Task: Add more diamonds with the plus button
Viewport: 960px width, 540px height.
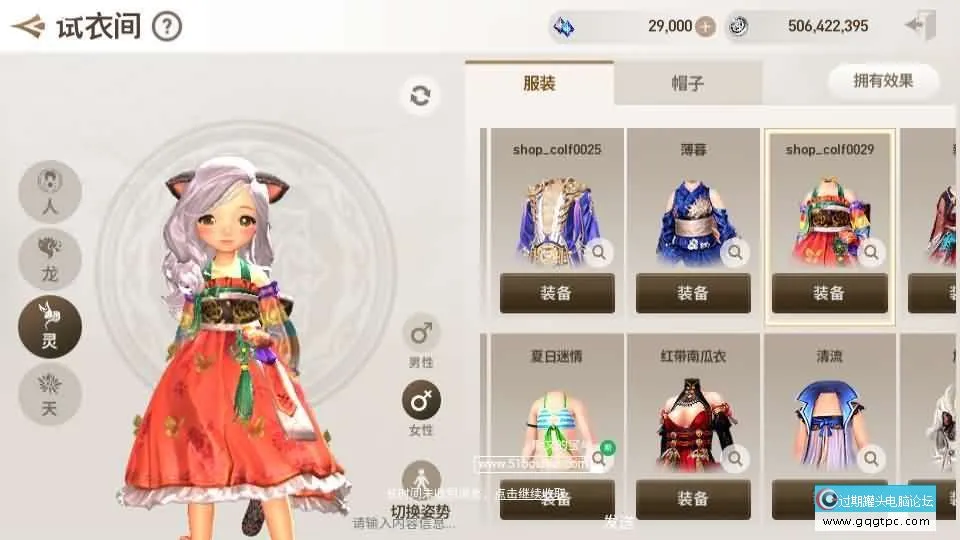Action: point(706,27)
